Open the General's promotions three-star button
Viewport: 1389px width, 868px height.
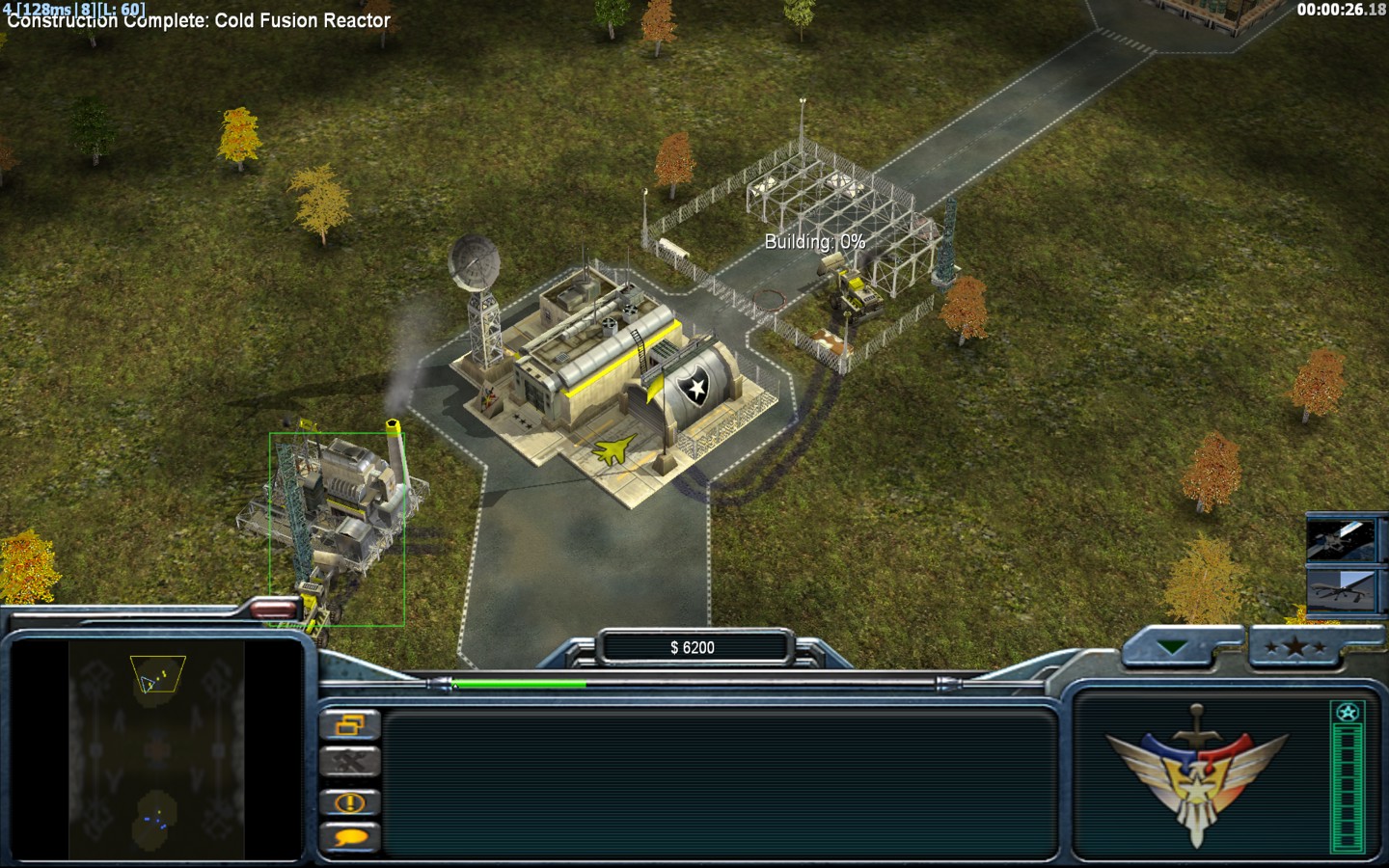point(1295,648)
